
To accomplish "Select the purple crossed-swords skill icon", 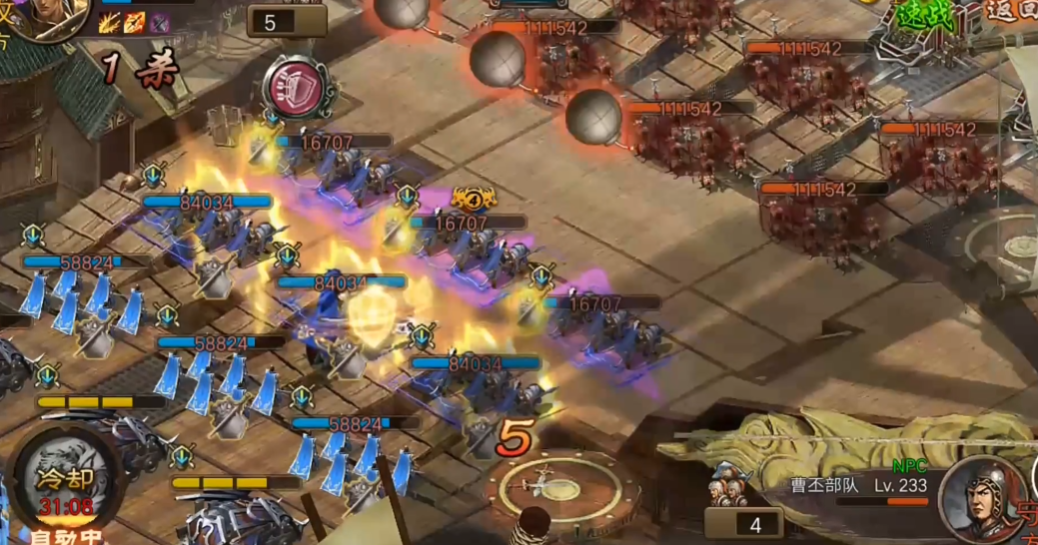I will click(x=159, y=22).
